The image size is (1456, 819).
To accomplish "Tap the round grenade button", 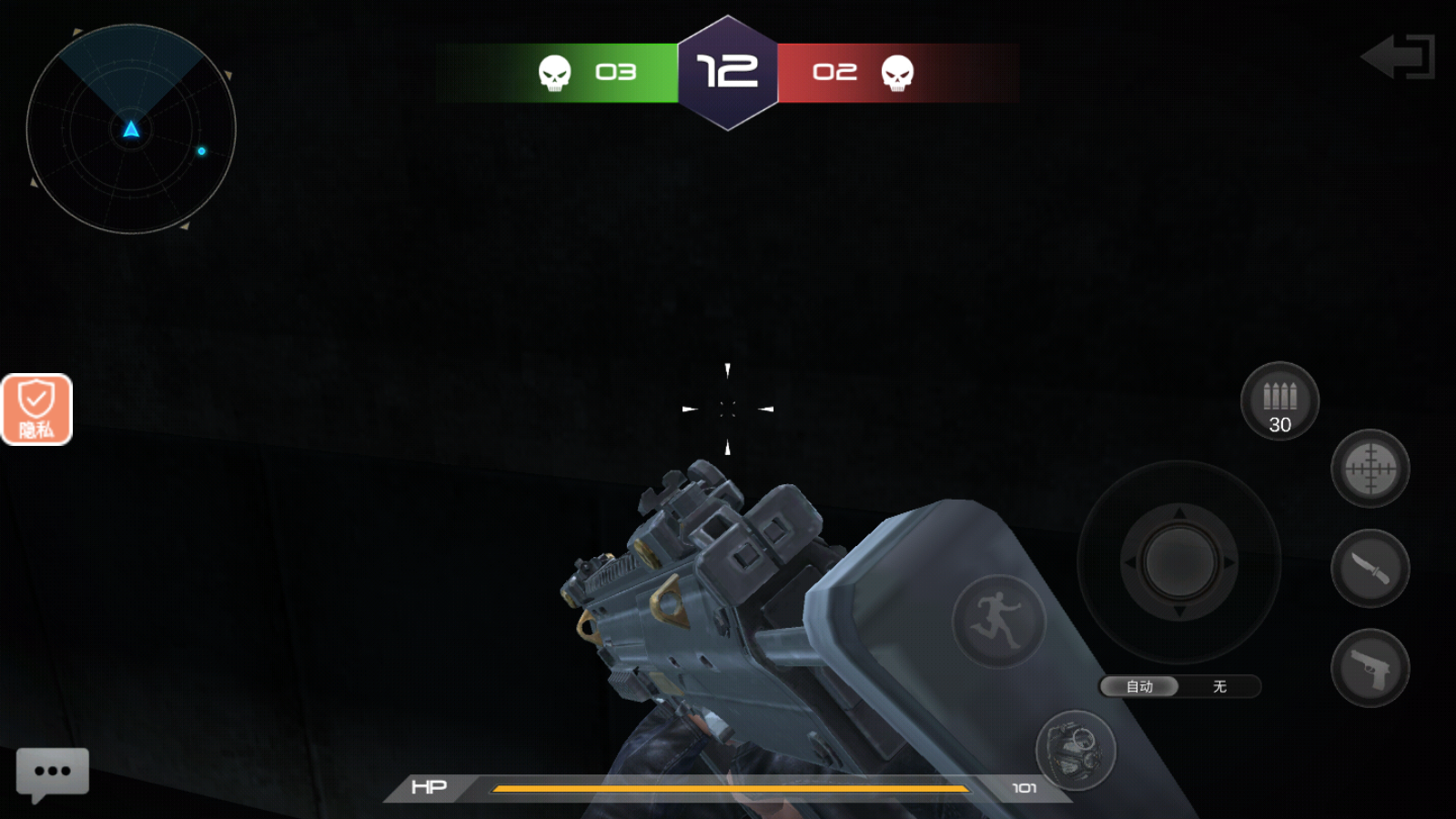I will pos(1075,751).
